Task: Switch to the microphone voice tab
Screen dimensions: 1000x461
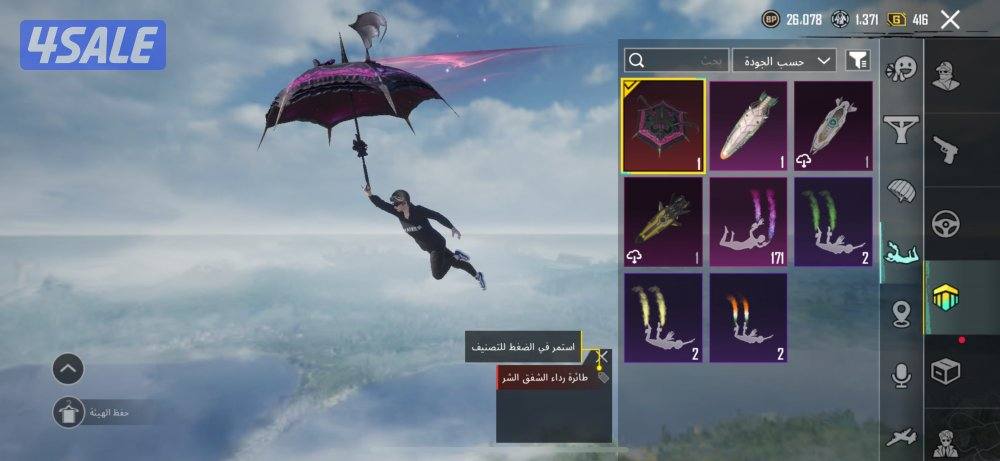Action: coord(902,375)
